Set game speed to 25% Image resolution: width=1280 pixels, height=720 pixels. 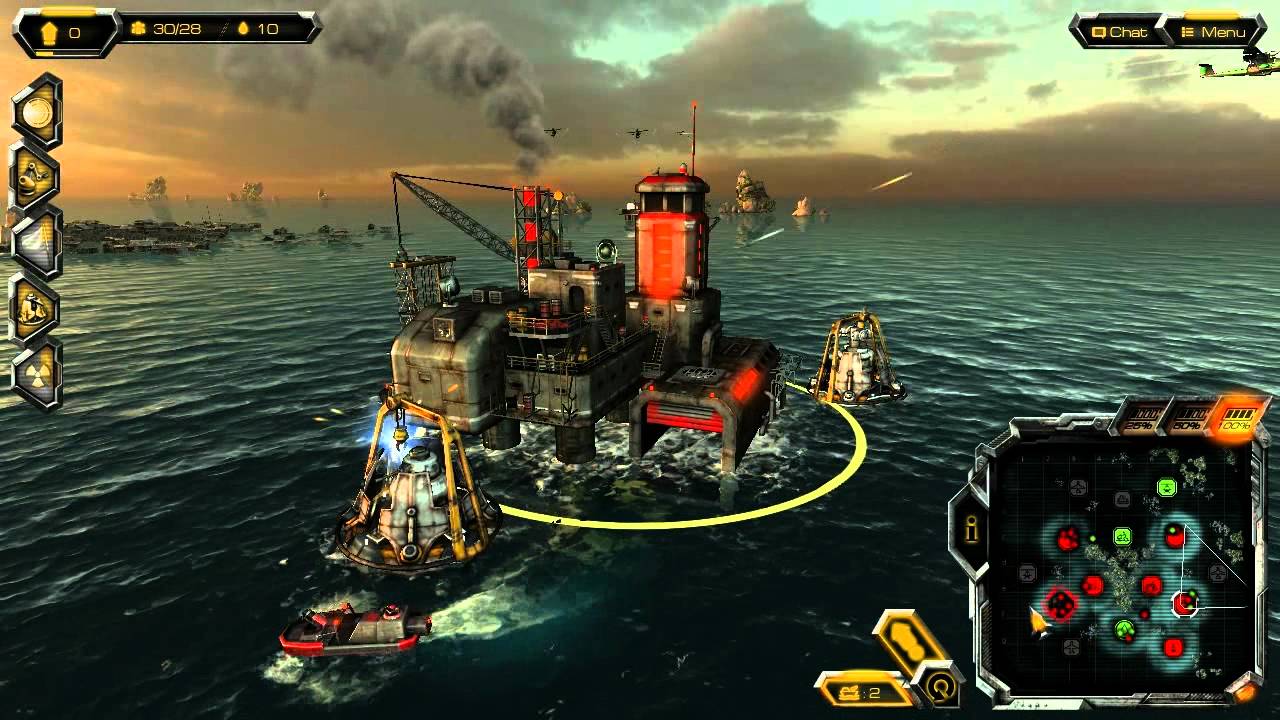point(1141,418)
